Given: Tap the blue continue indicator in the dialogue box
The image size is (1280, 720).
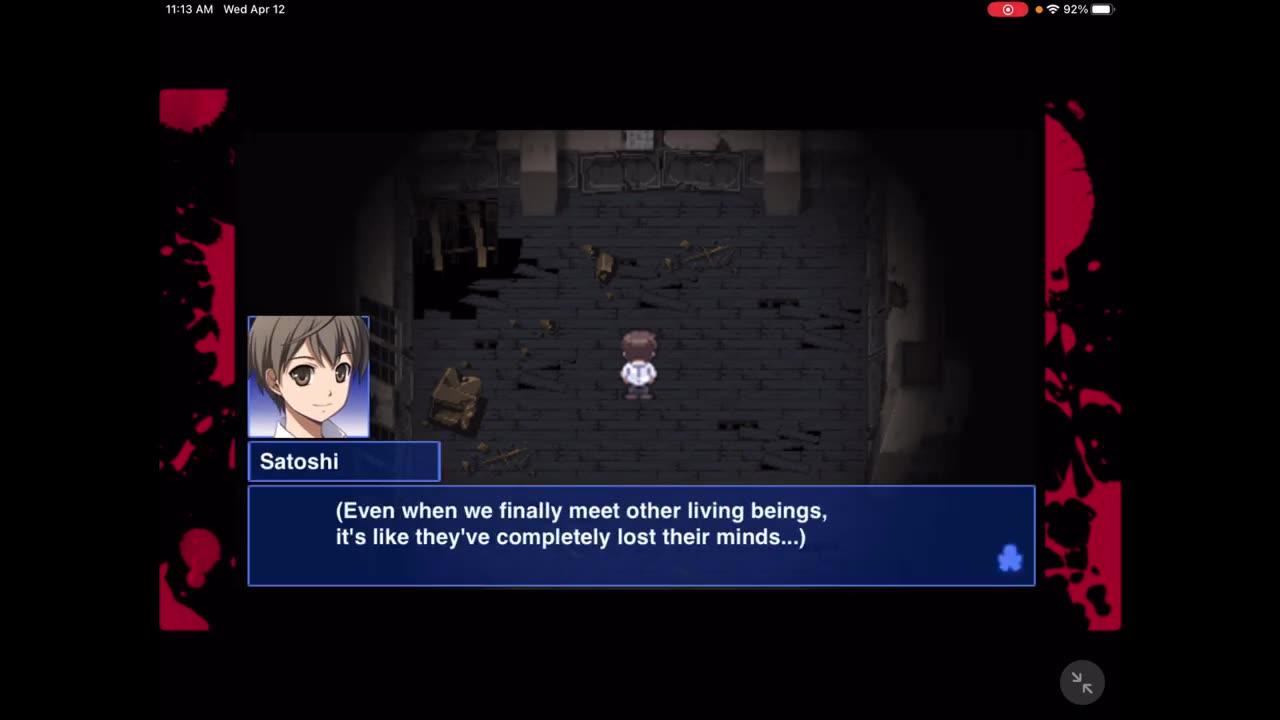Looking at the screenshot, I should point(1010,559).
